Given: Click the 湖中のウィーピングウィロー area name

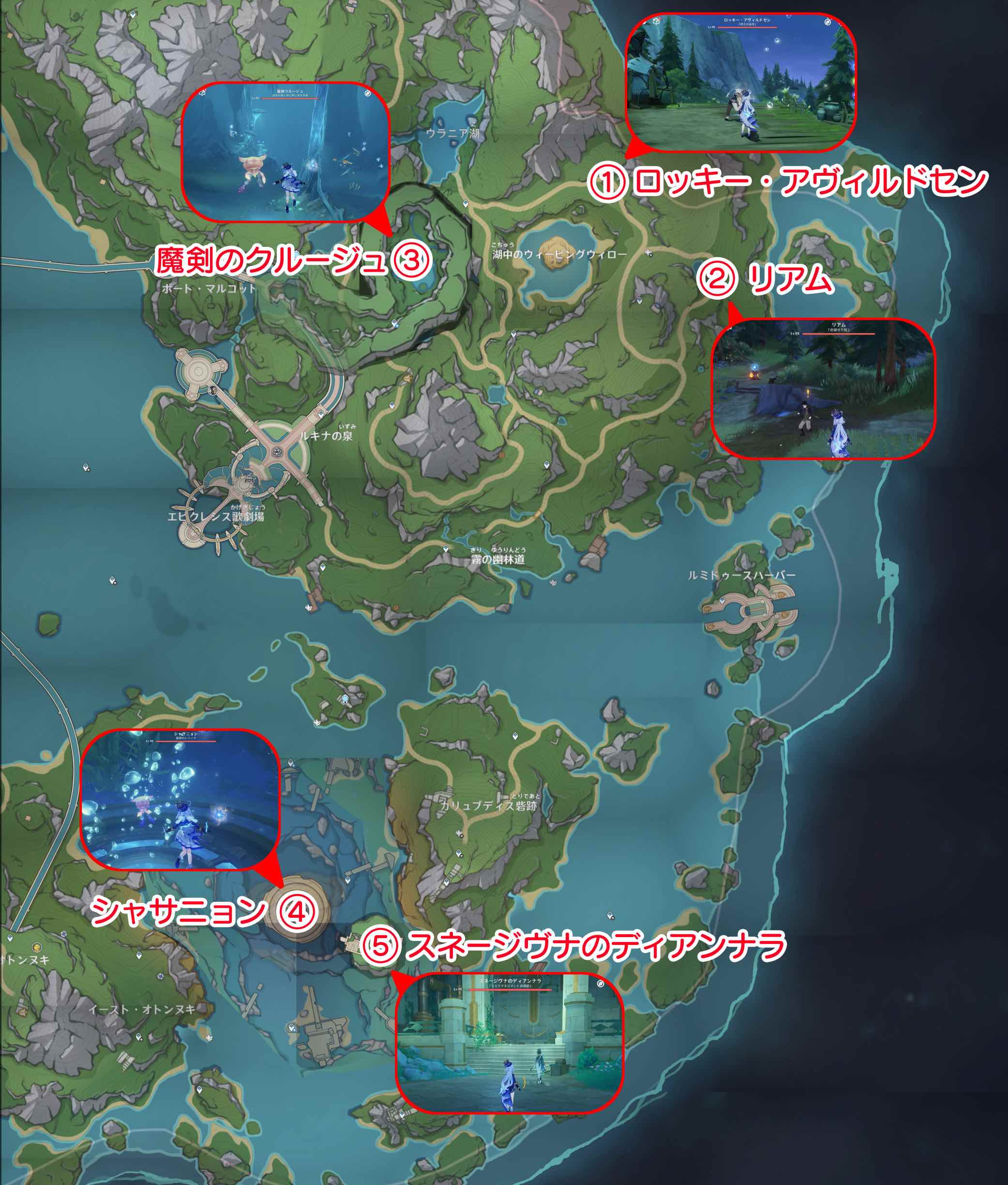Looking at the screenshot, I should coord(560,254).
